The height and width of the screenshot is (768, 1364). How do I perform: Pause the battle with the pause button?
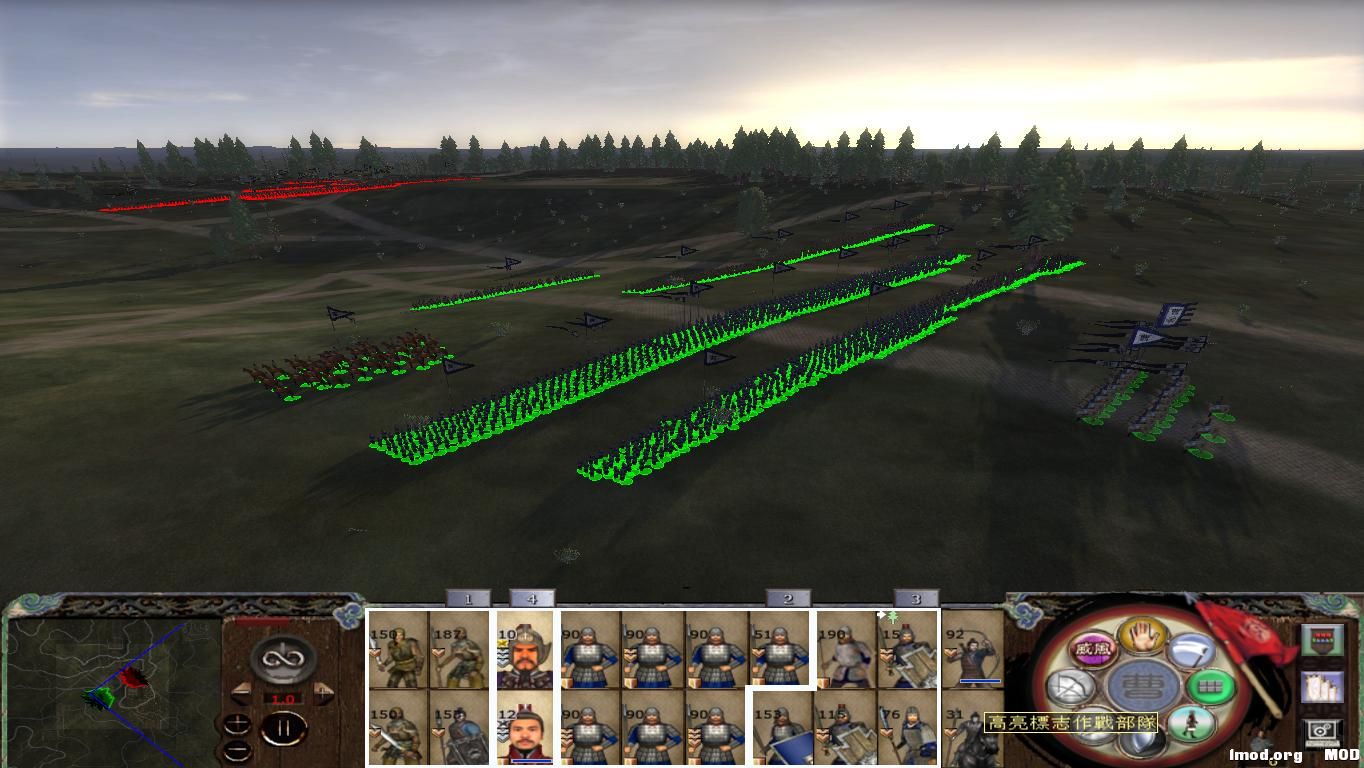click(285, 728)
